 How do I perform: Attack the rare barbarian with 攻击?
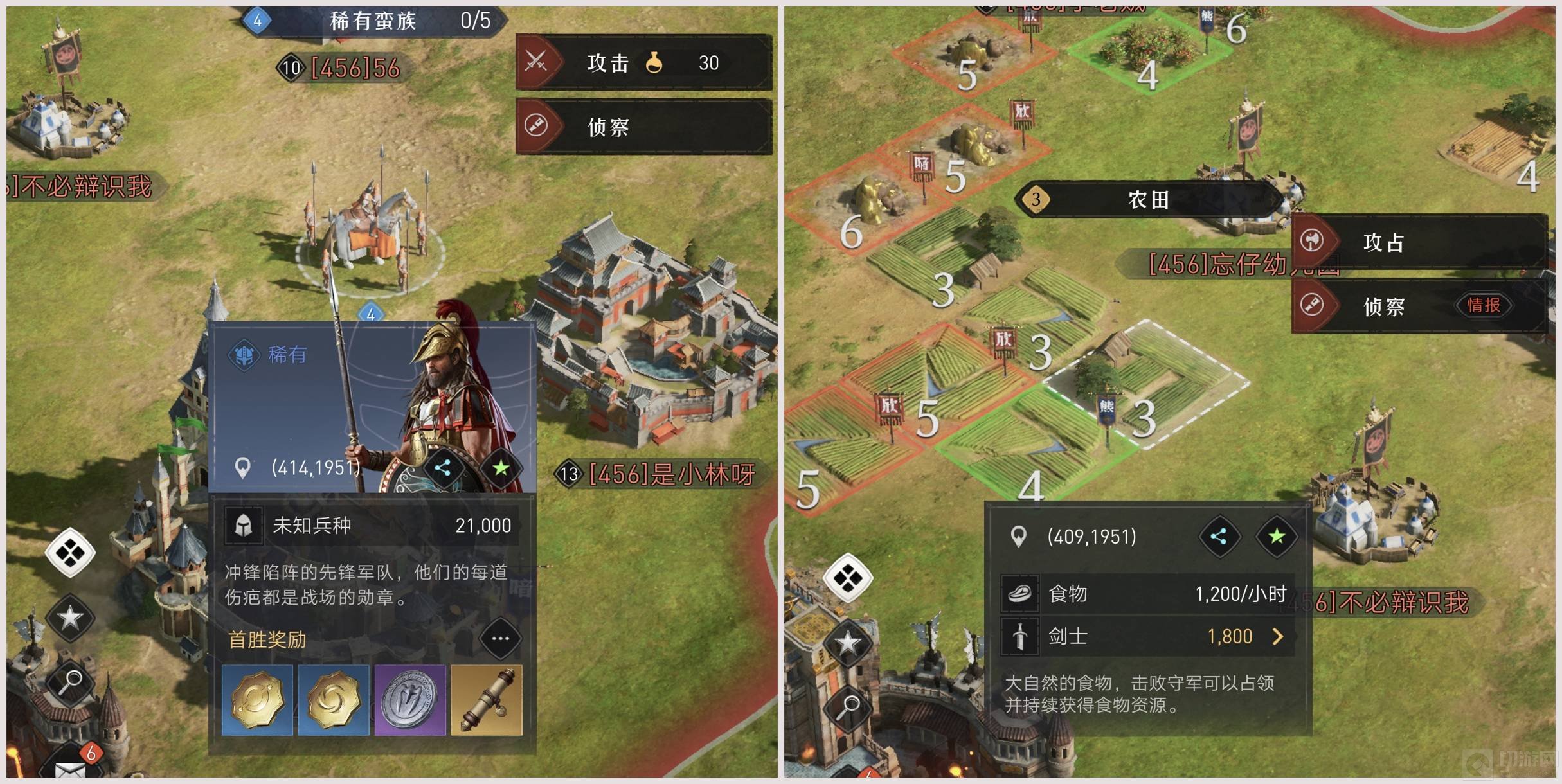643,63
